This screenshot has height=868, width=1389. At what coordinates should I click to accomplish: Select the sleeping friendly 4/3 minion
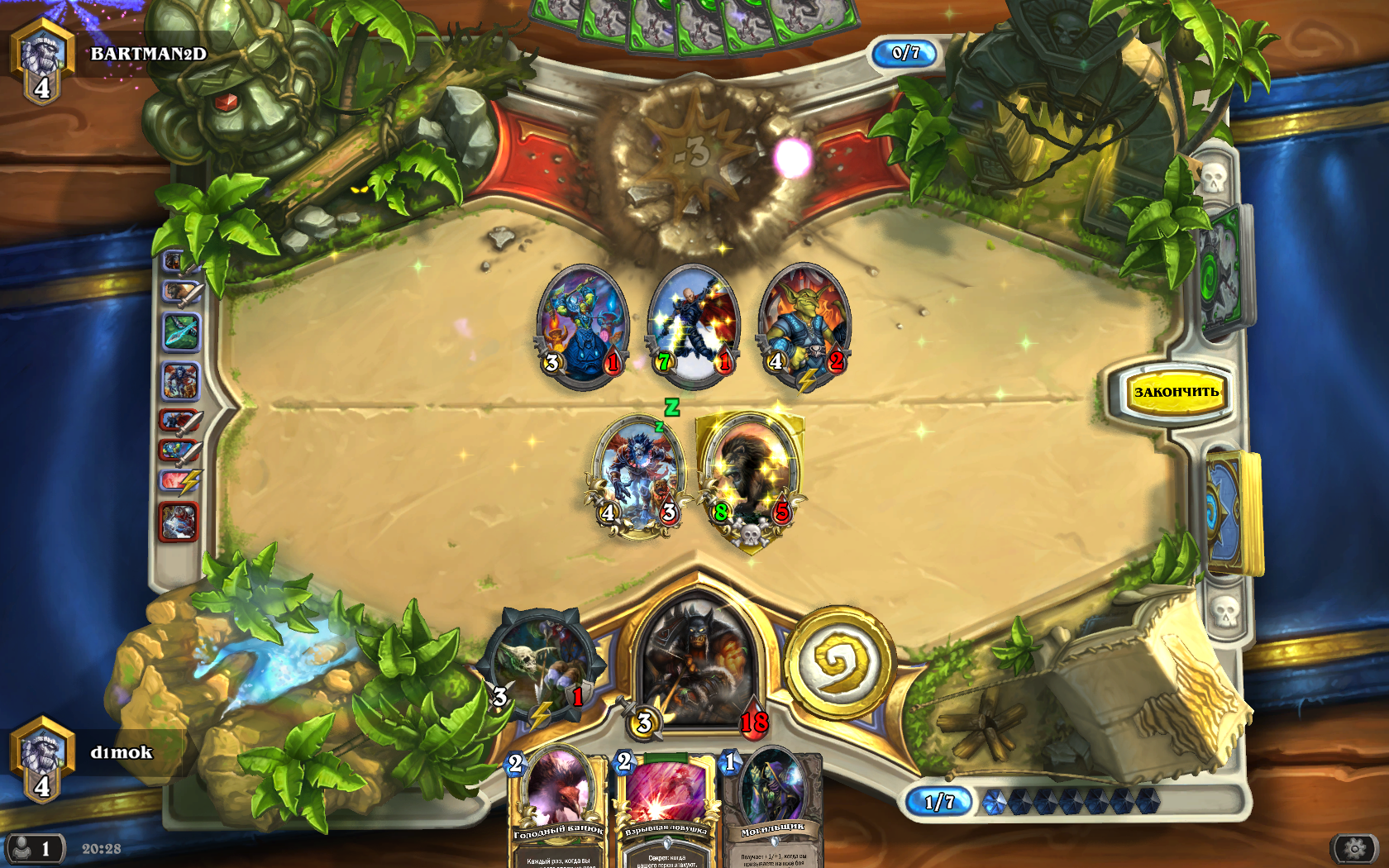(x=639, y=477)
